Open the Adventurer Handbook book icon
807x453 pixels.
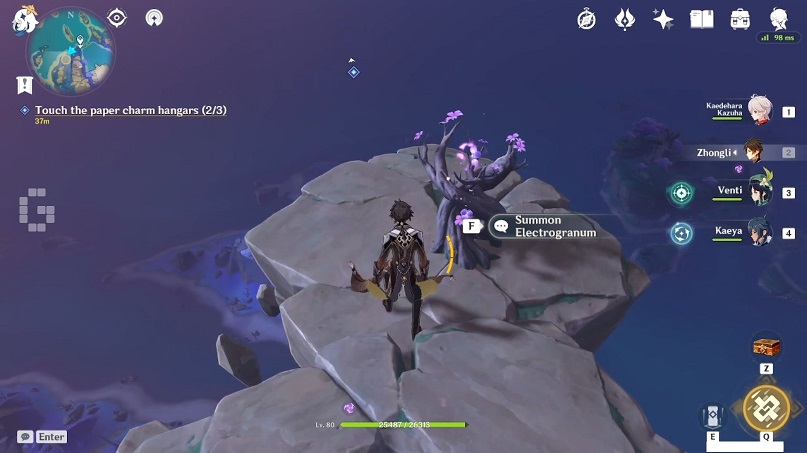coord(701,18)
